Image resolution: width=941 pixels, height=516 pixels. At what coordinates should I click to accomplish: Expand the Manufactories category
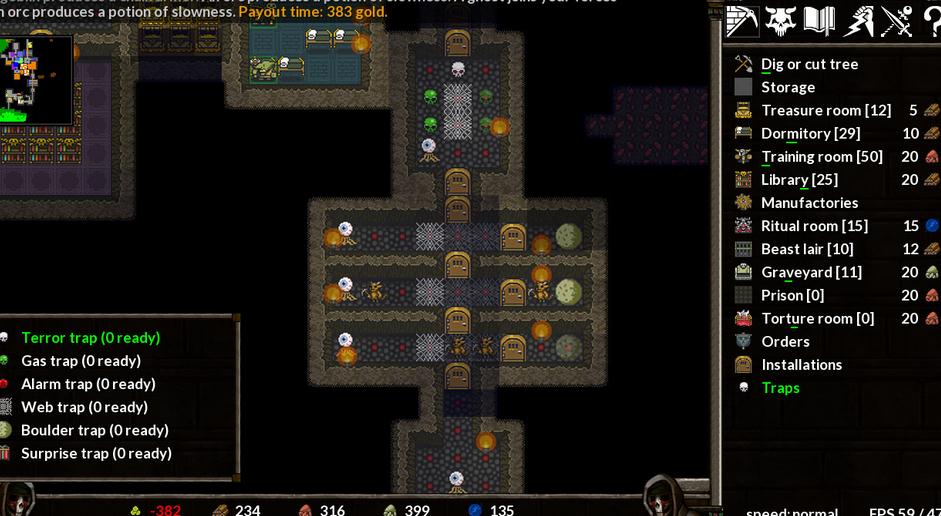point(809,202)
